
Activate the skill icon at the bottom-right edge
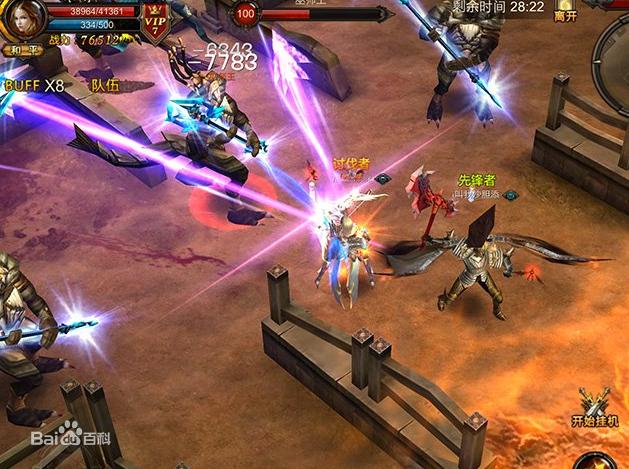point(598,460)
